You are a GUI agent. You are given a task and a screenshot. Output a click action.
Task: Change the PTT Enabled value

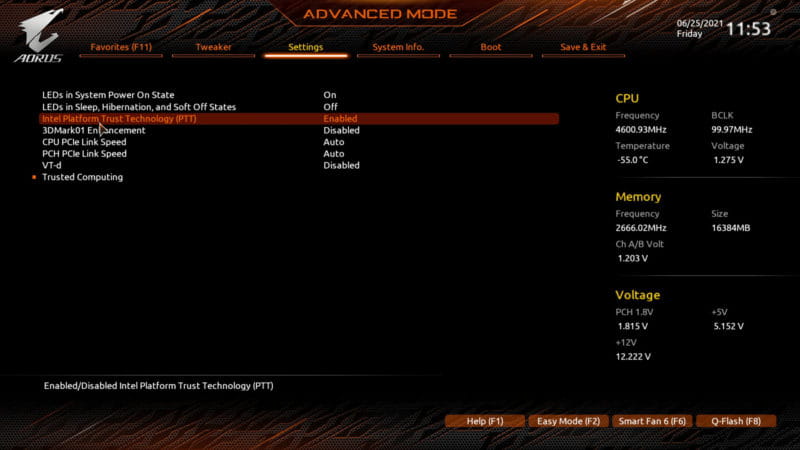[x=340, y=119]
